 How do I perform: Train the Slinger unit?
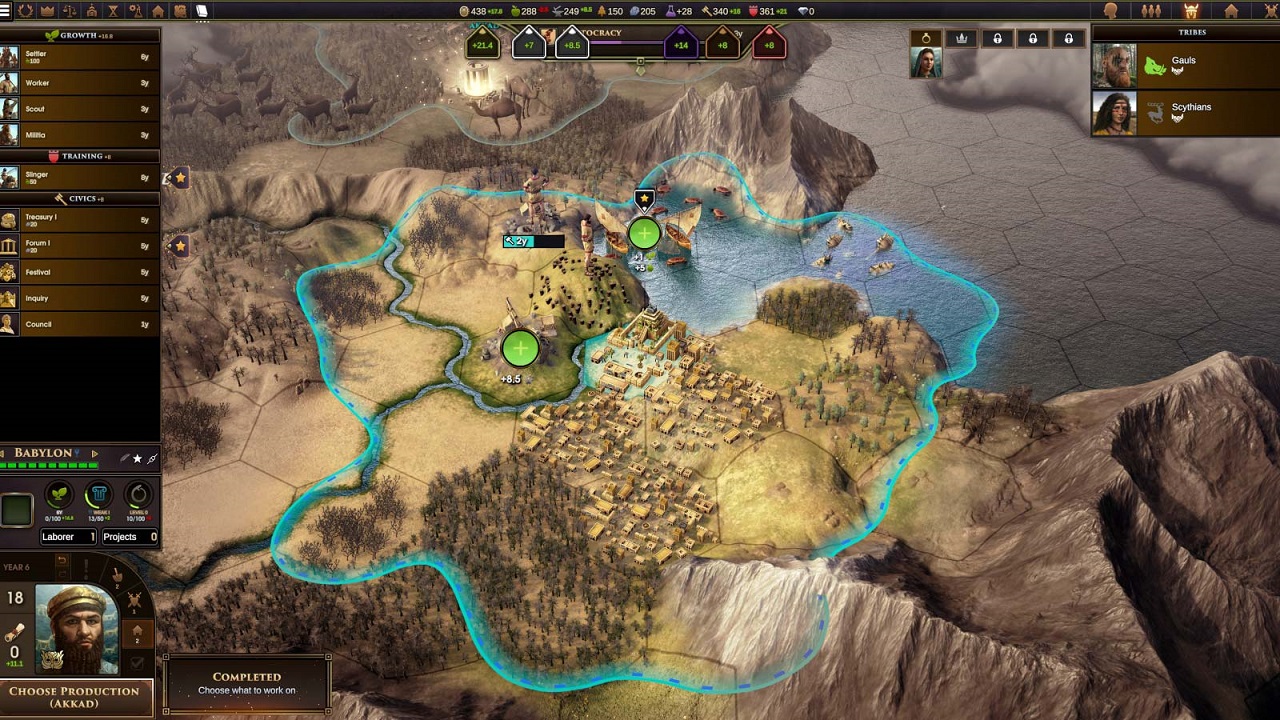[x=80, y=178]
